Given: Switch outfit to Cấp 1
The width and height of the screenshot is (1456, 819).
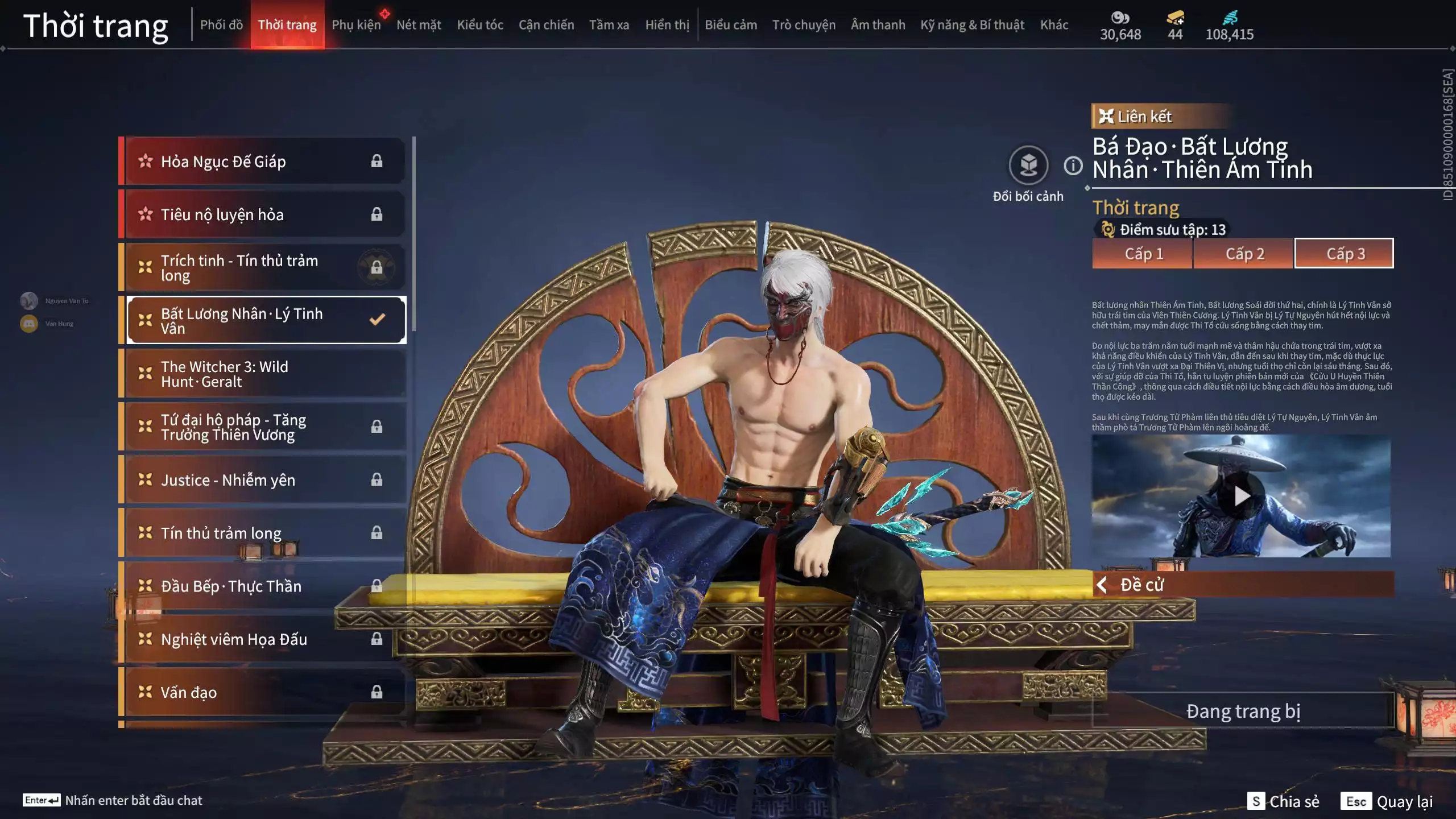Looking at the screenshot, I should (x=1143, y=254).
